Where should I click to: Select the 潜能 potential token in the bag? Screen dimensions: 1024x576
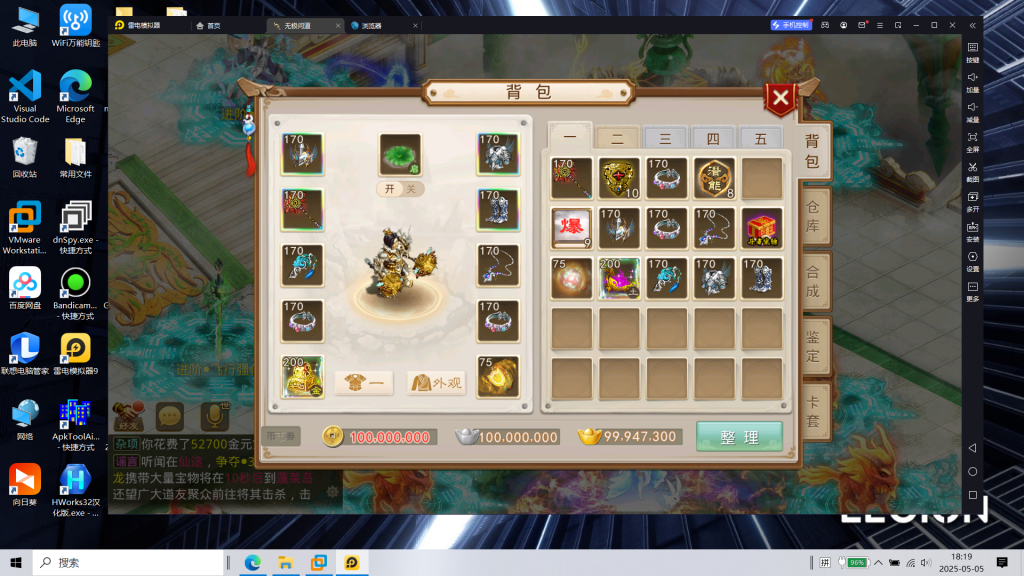[714, 177]
